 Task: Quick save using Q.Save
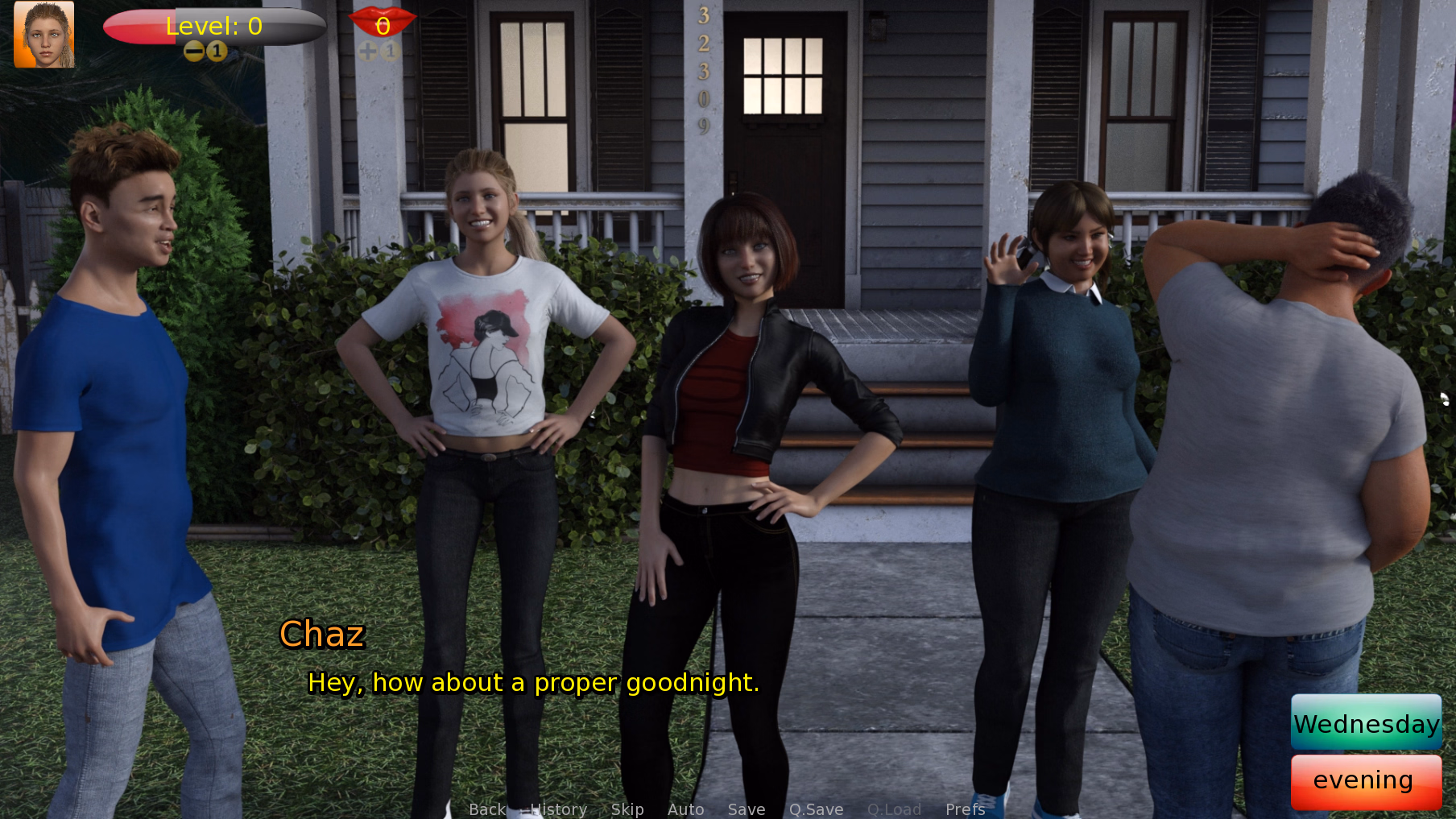click(x=816, y=809)
